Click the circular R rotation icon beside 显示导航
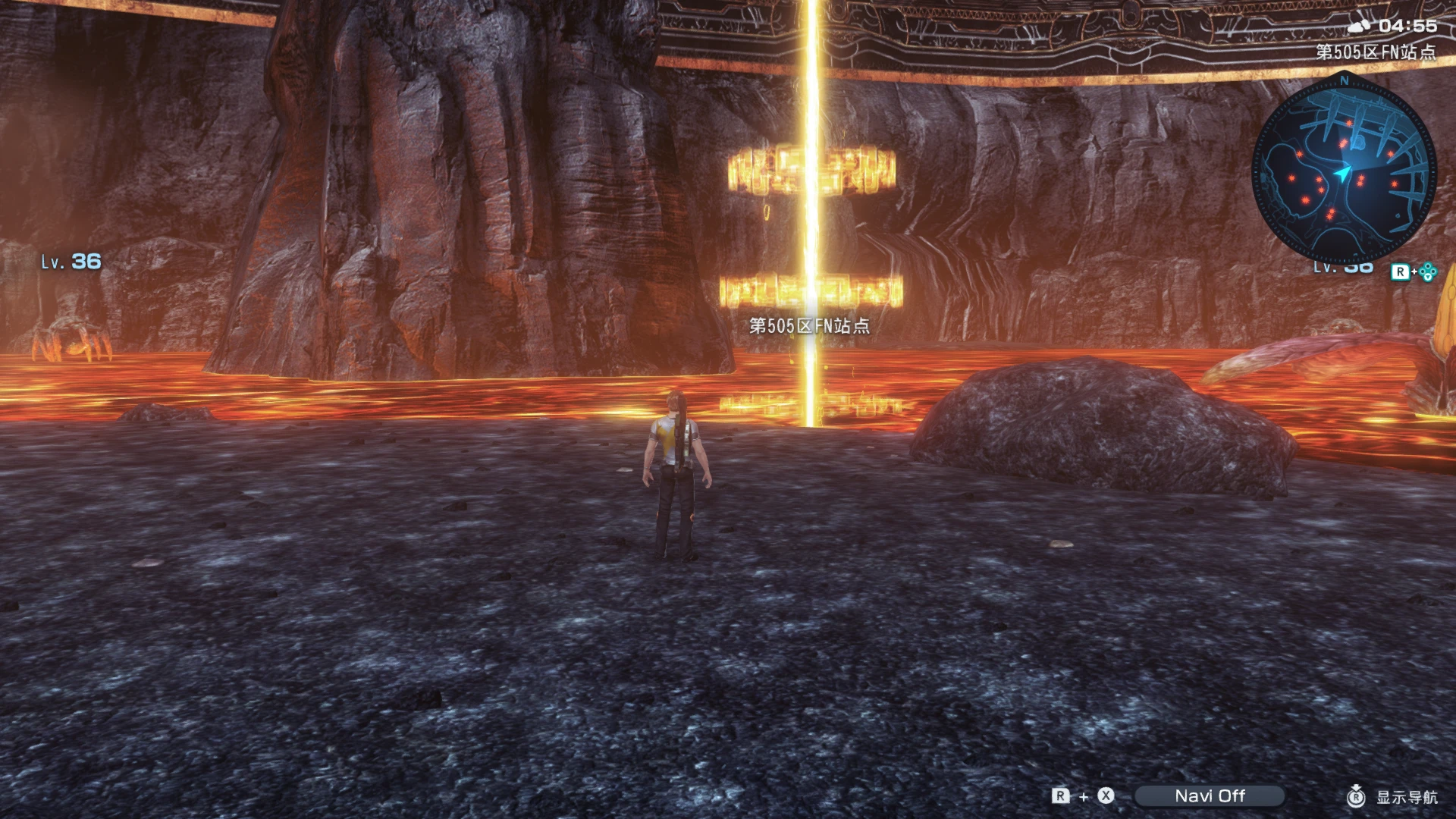This screenshot has height=819, width=1456. pos(1357,796)
